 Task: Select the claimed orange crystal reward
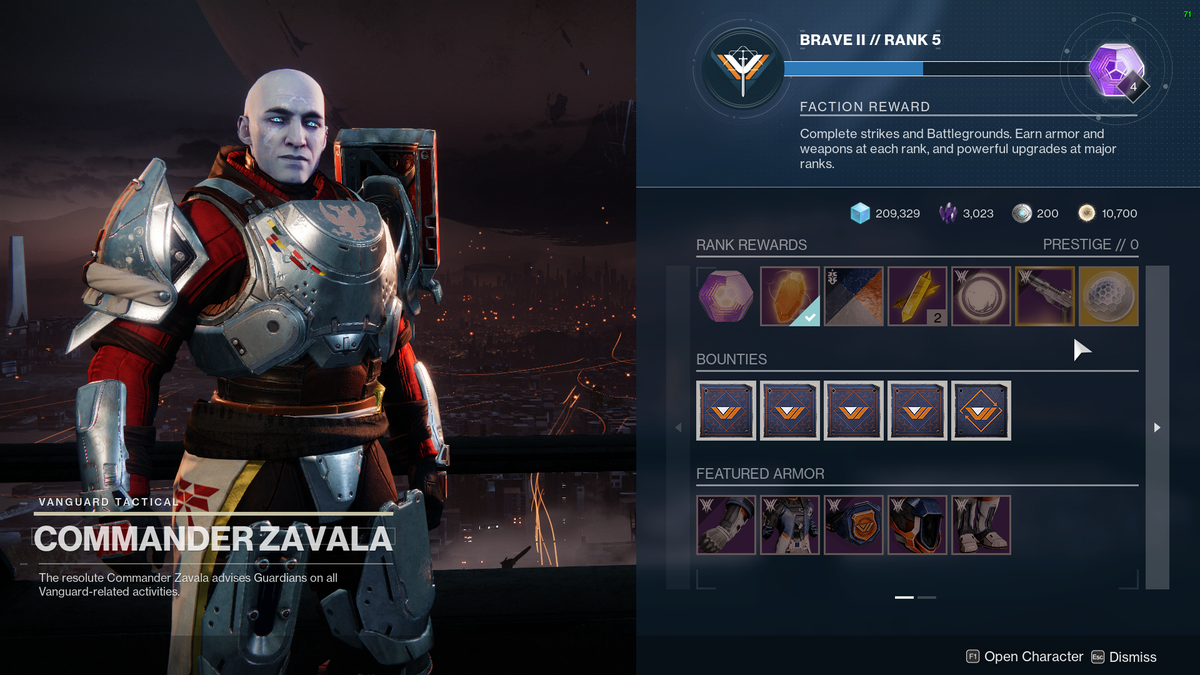(x=789, y=296)
